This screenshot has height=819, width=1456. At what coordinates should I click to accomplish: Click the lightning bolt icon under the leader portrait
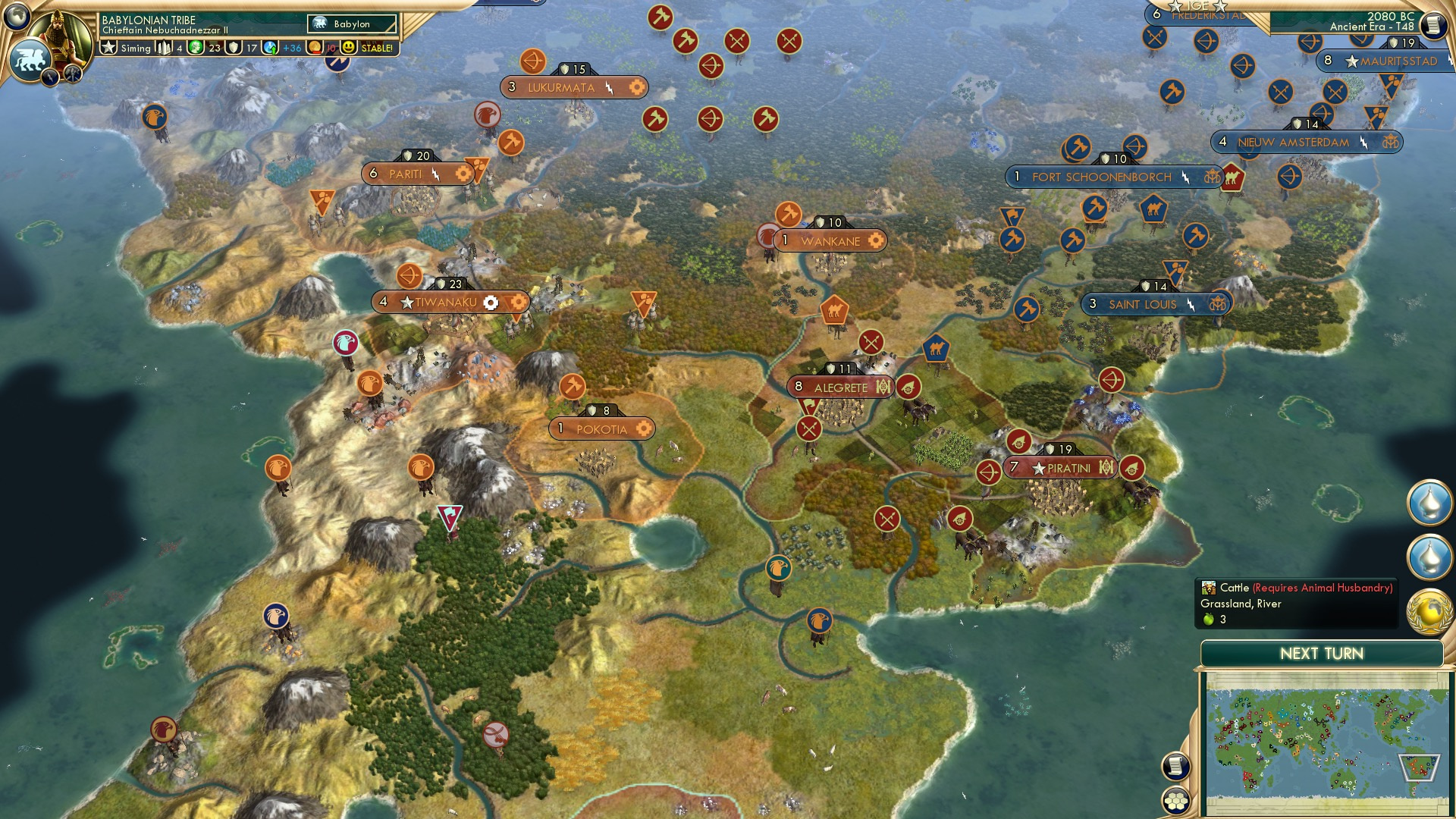(x=49, y=78)
